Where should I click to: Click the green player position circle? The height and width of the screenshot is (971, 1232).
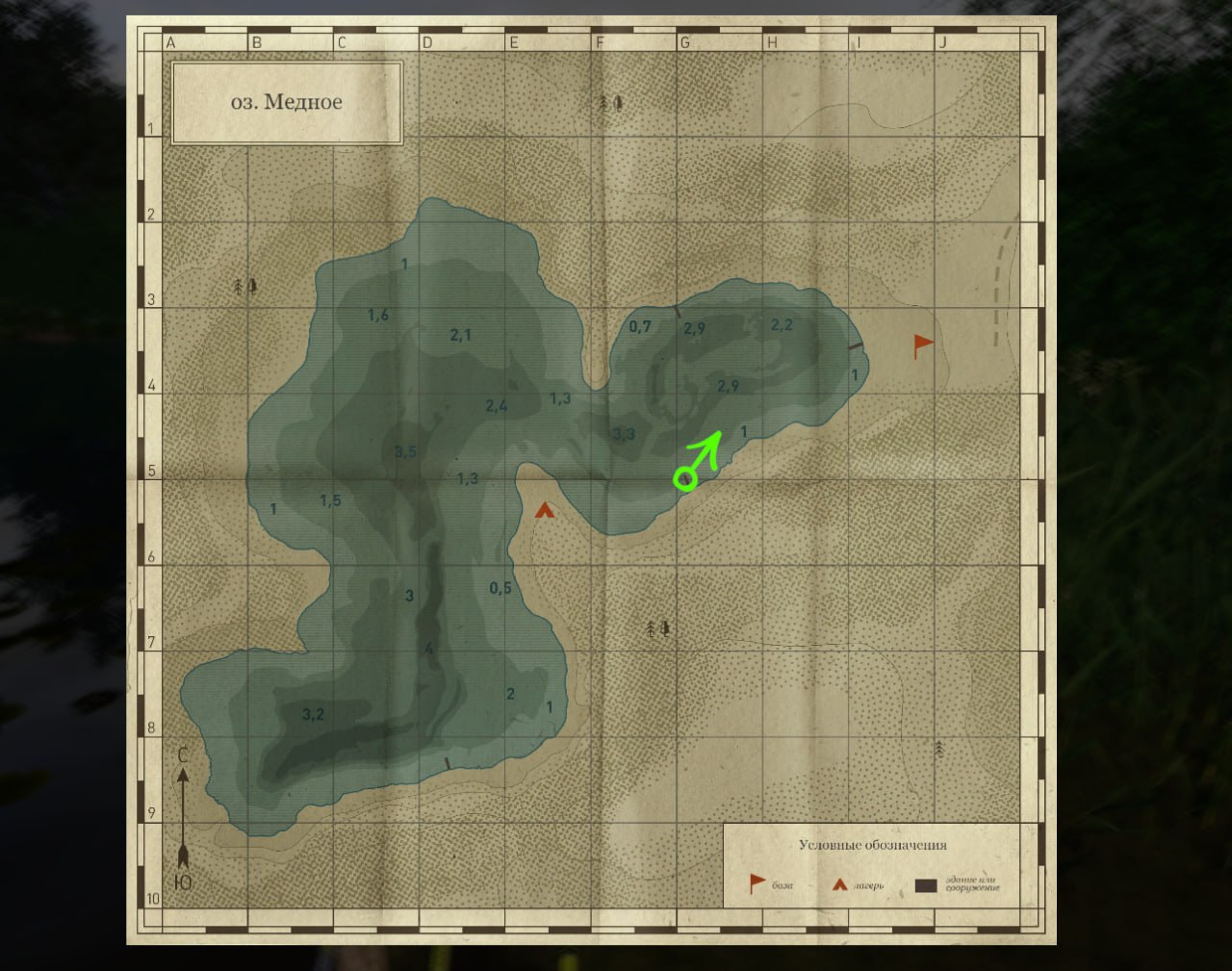(x=684, y=477)
